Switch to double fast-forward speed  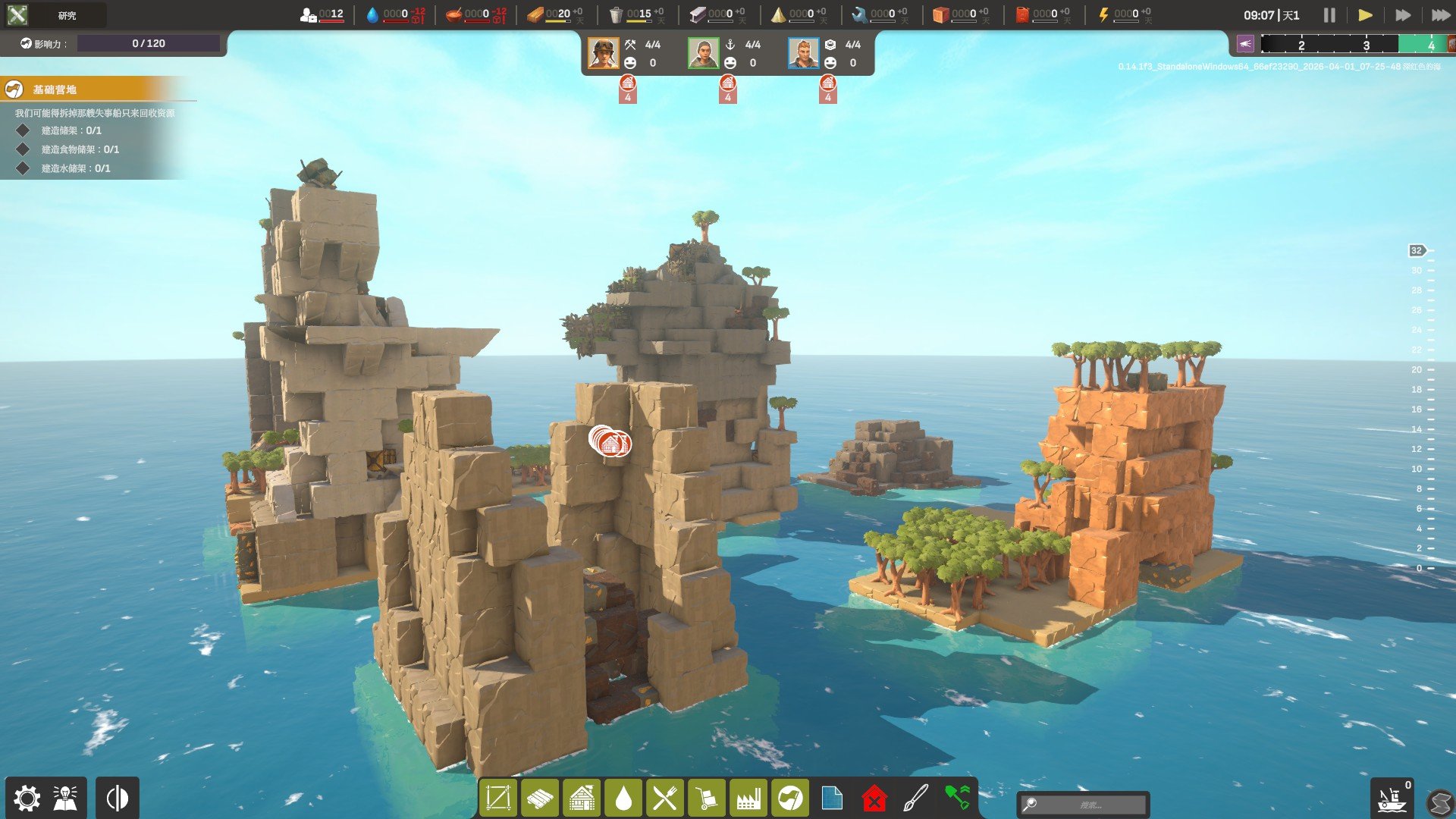point(1403,15)
